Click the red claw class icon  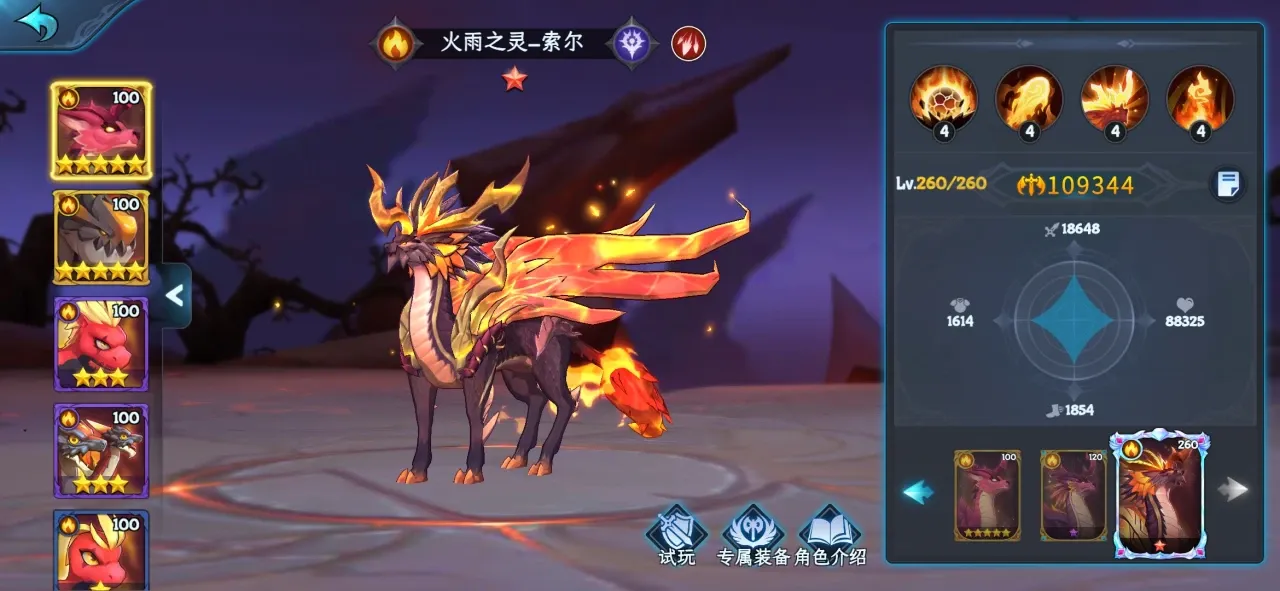[688, 43]
